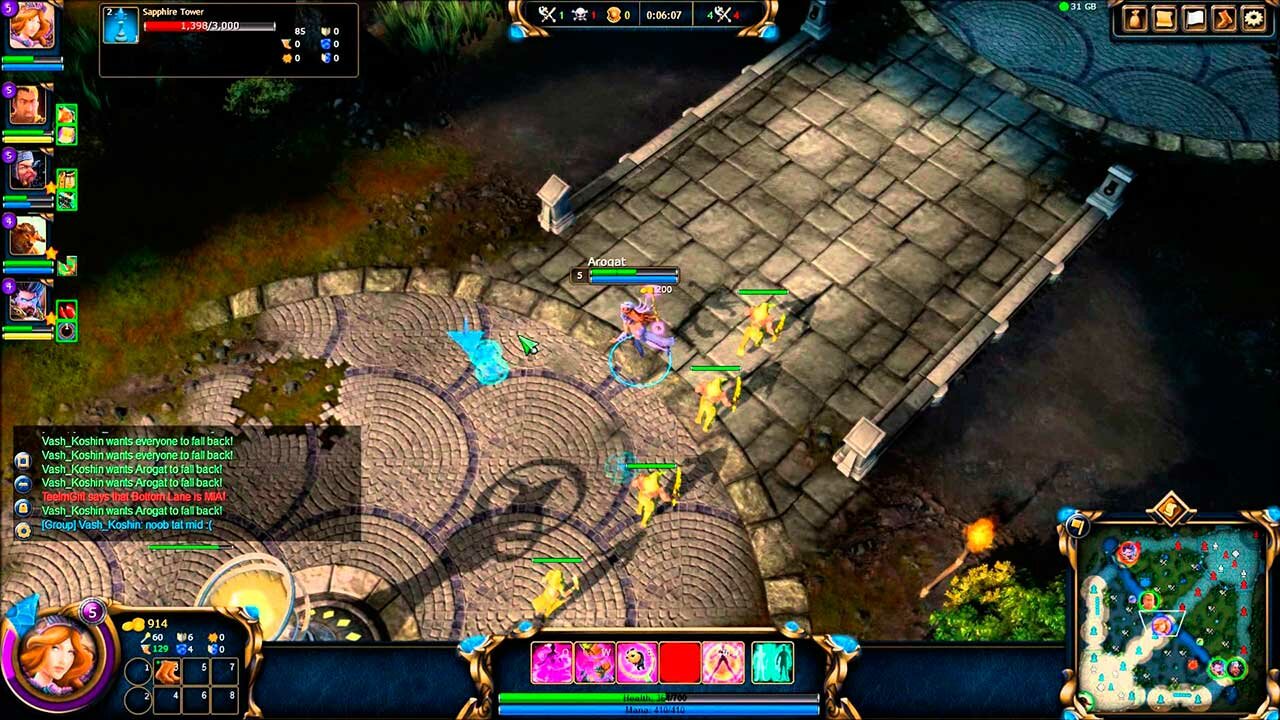Image resolution: width=1280 pixels, height=720 pixels.
Task: Select the red-bearded dwarf ally portrait
Action: point(28,170)
